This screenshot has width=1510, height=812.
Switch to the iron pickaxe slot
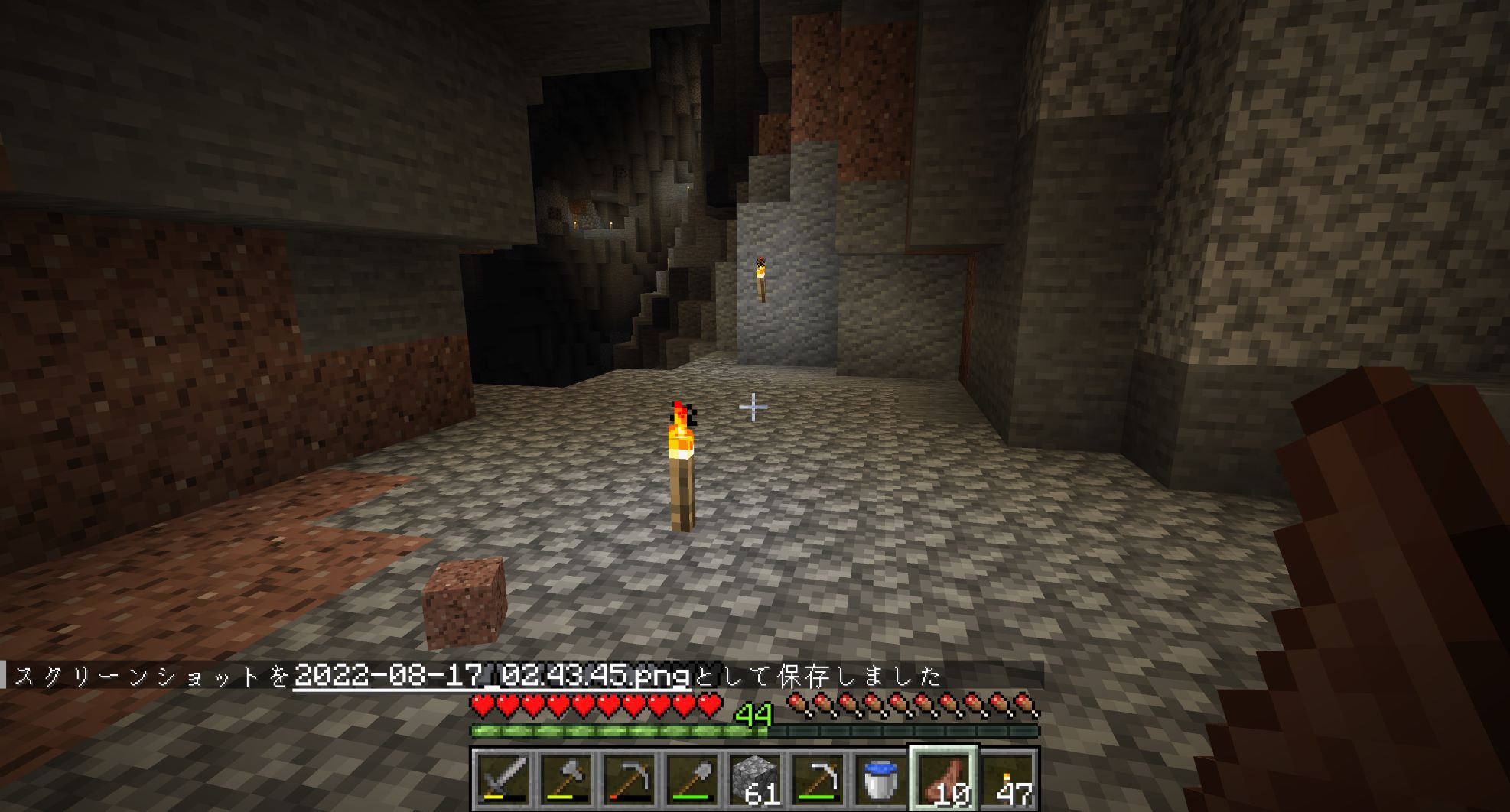tap(817, 778)
